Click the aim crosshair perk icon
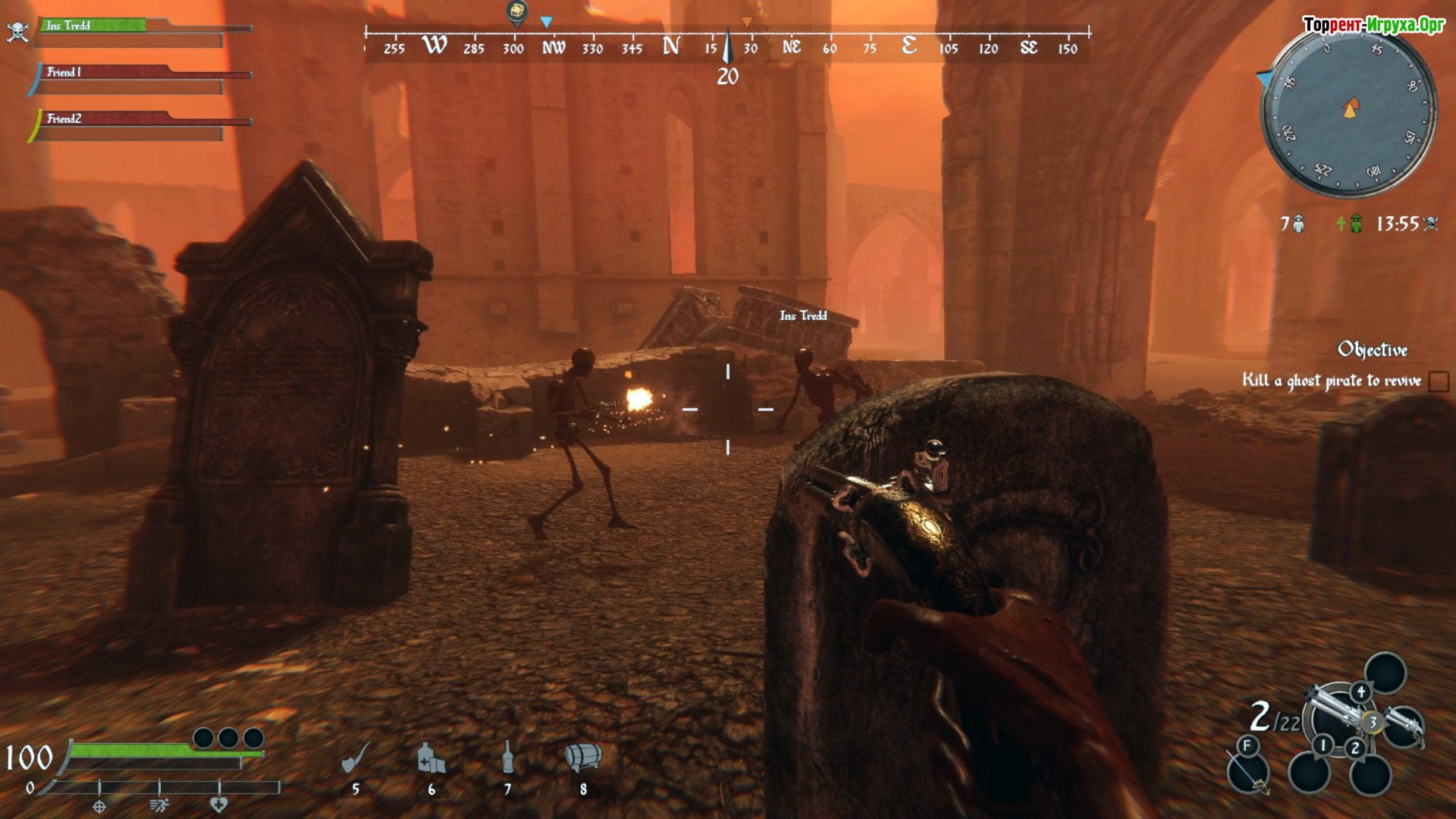The image size is (1456, 819). [x=99, y=806]
